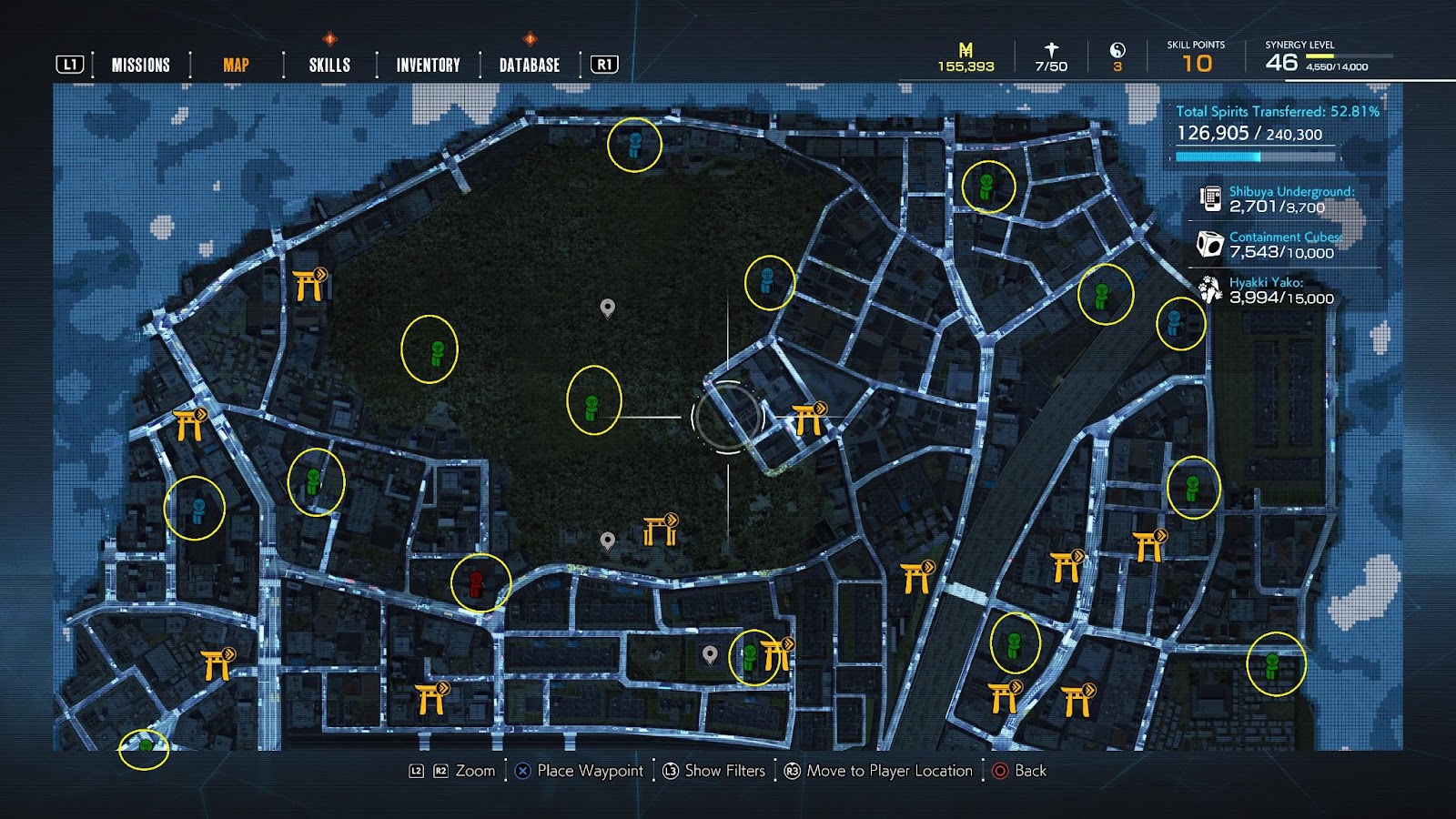Switch to the Skills tab
Viewport: 1456px width, 819px height.
tap(329, 65)
